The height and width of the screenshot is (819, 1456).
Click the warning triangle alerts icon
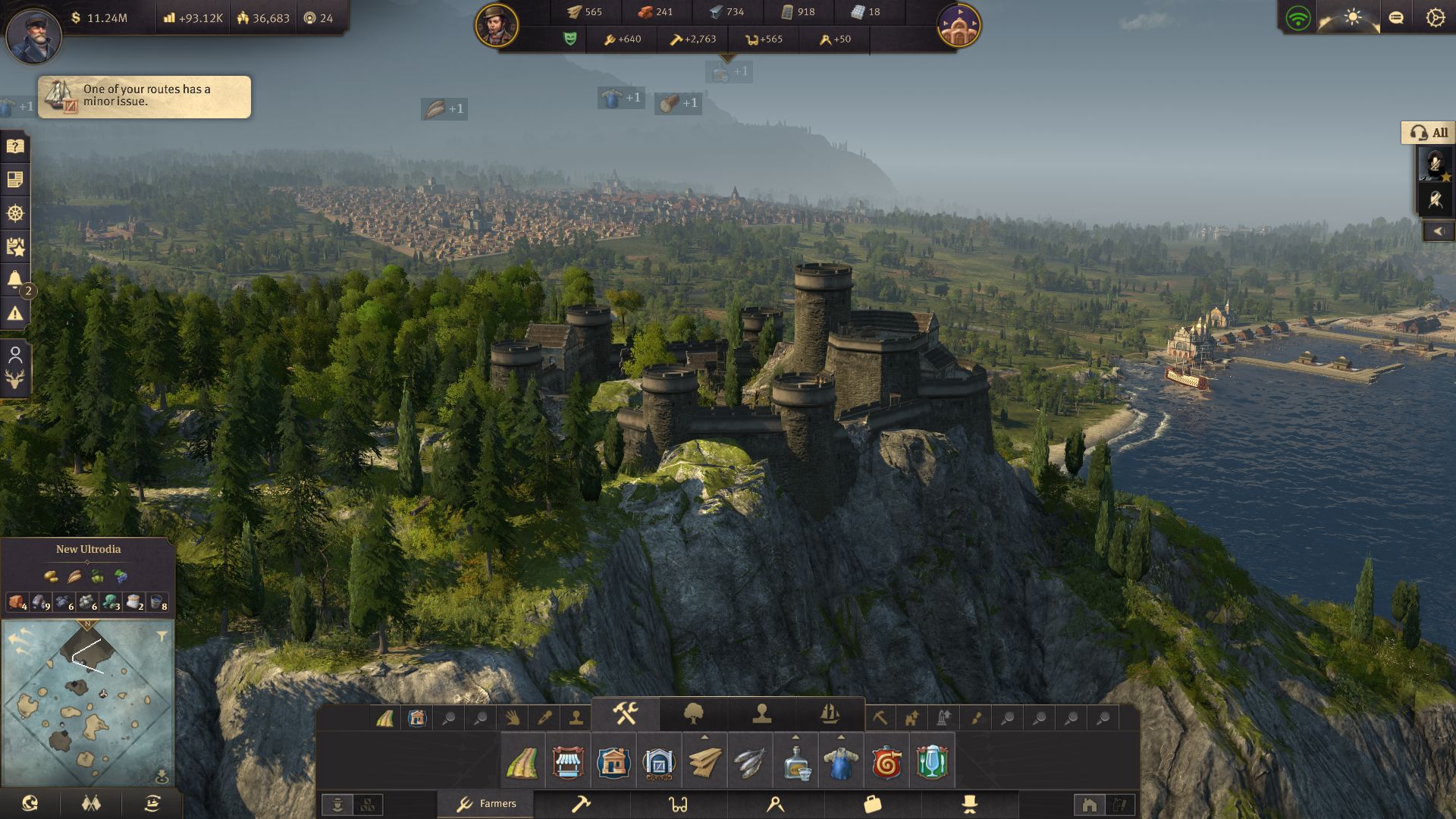[15, 312]
